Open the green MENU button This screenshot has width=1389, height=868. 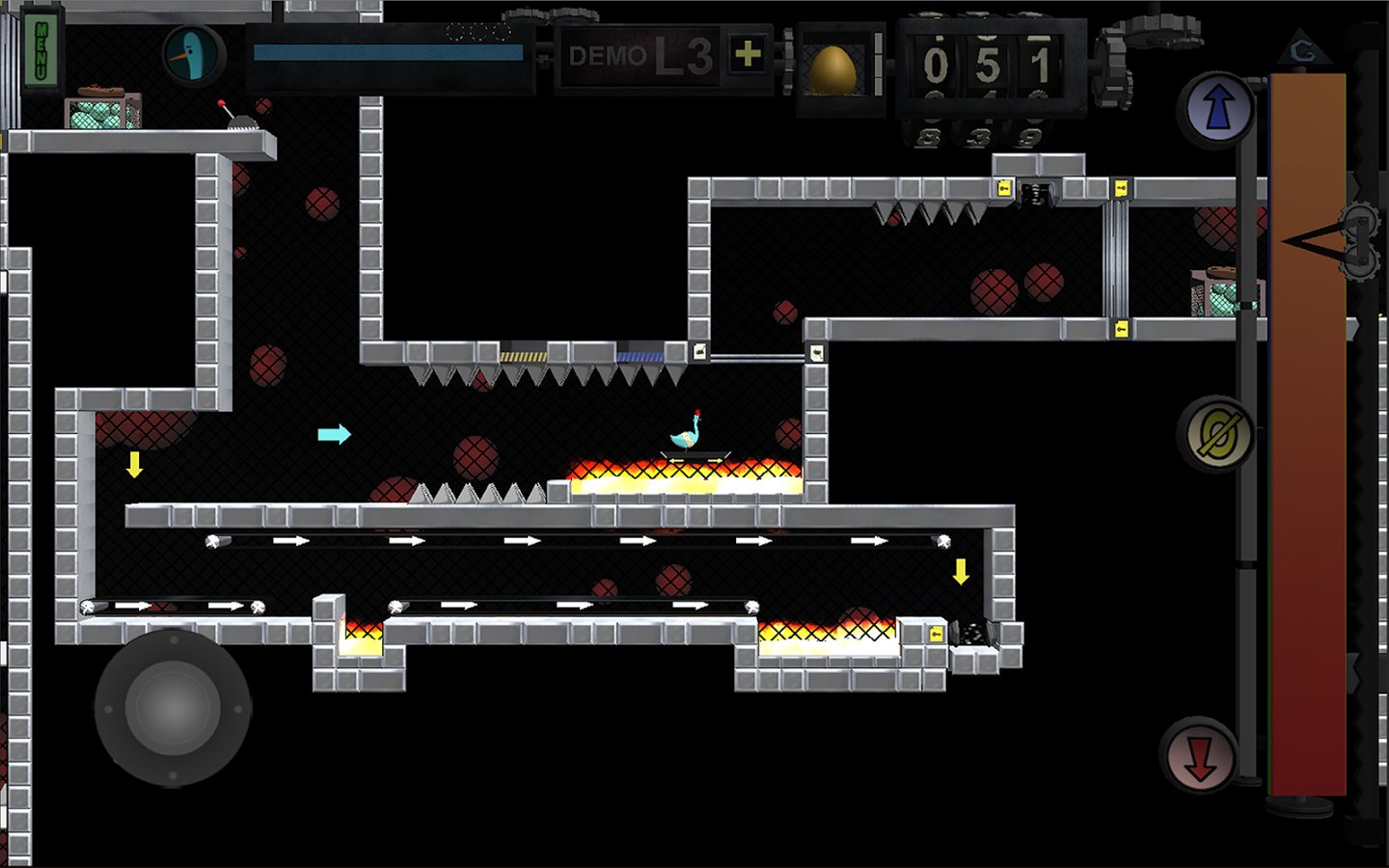41,51
